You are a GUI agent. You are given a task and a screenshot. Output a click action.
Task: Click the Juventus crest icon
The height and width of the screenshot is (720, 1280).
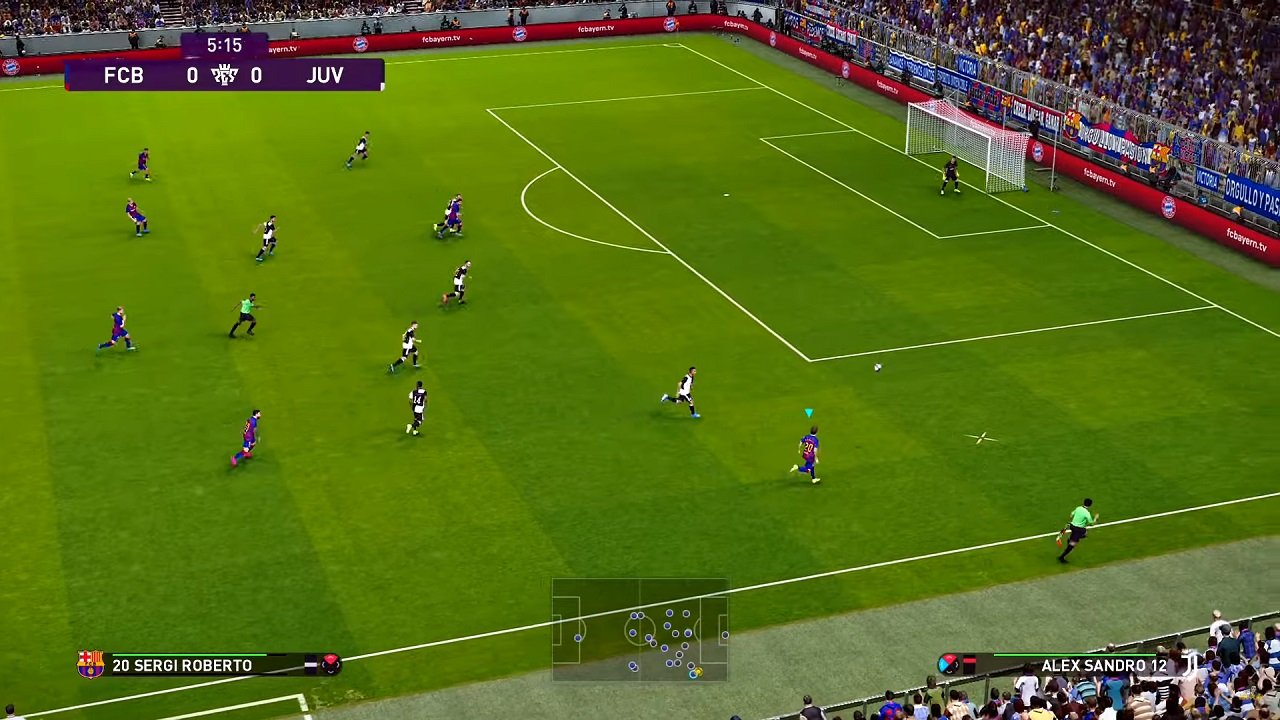tap(1190, 665)
